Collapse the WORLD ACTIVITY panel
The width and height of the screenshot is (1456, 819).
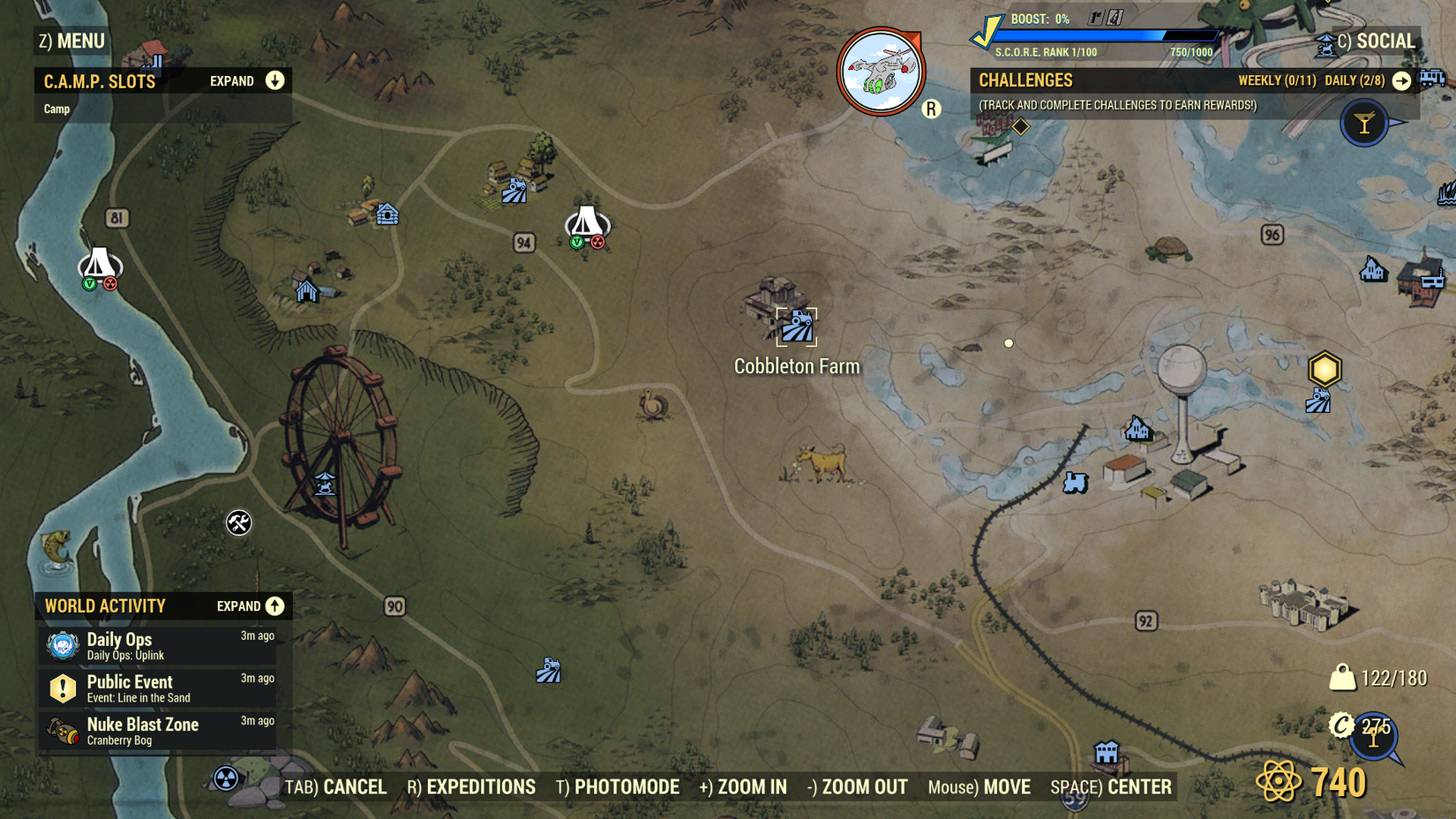(x=274, y=606)
